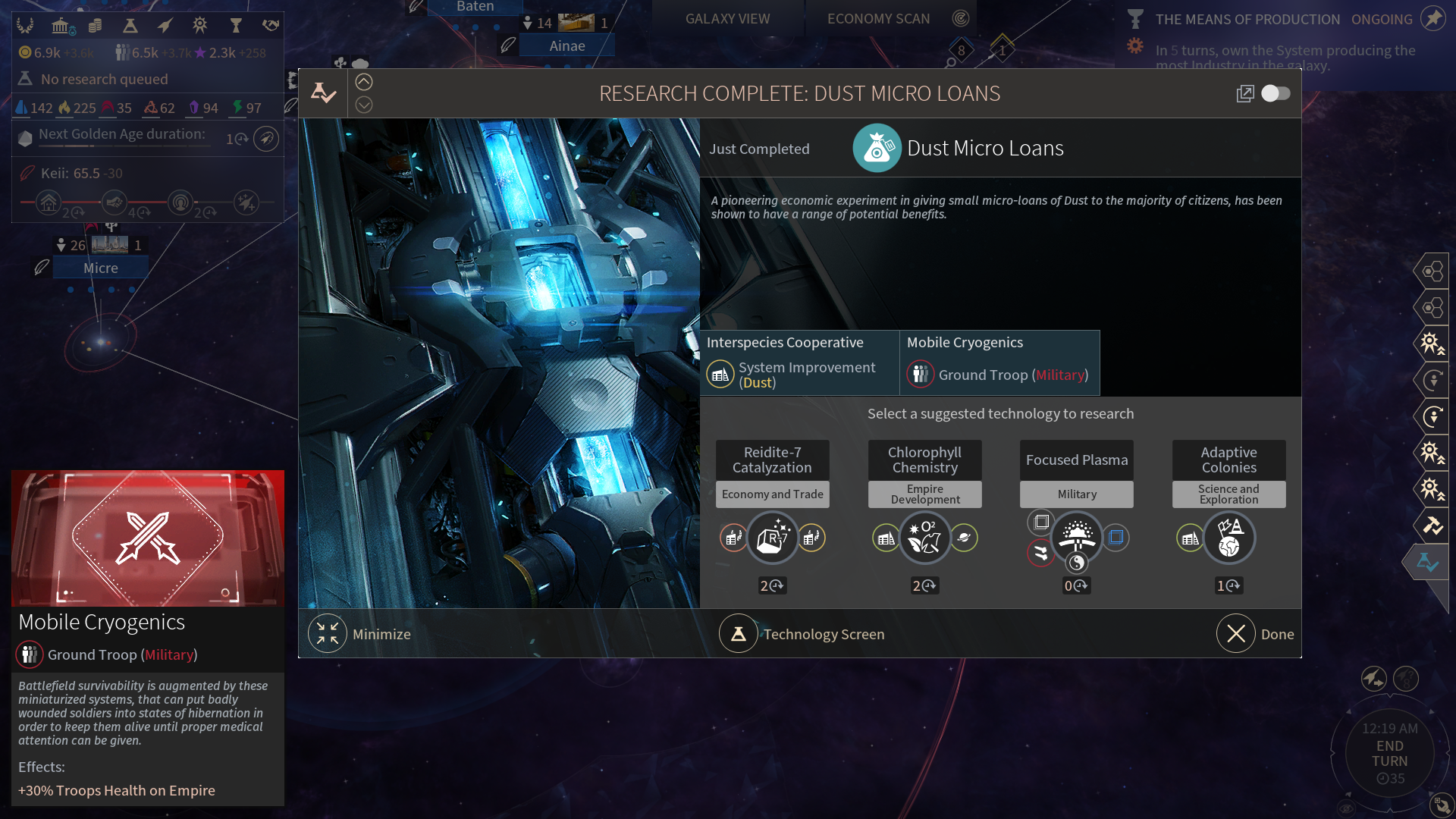View the Interspecies Cooperative unlock
The image size is (1456, 819).
[799, 362]
